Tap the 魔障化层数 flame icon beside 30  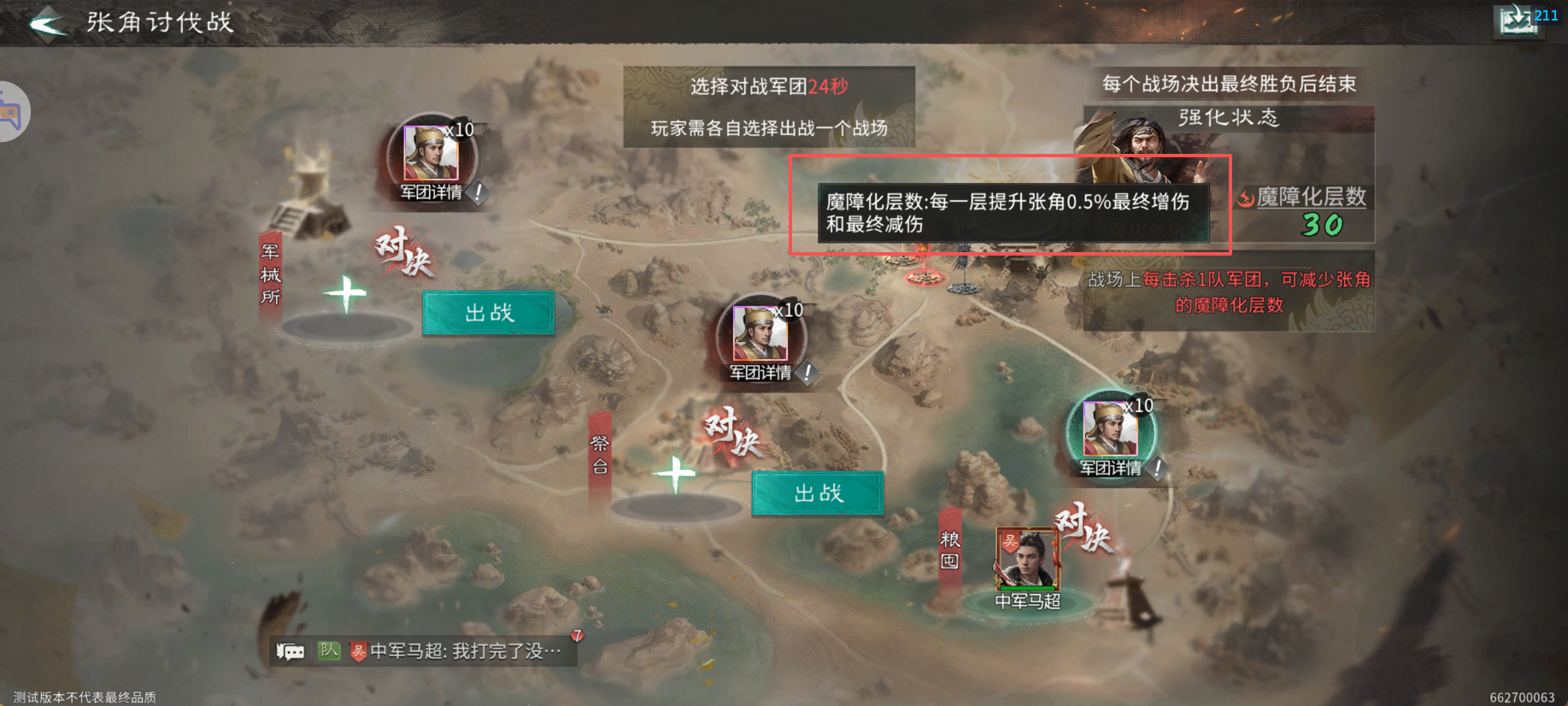pos(1245,197)
